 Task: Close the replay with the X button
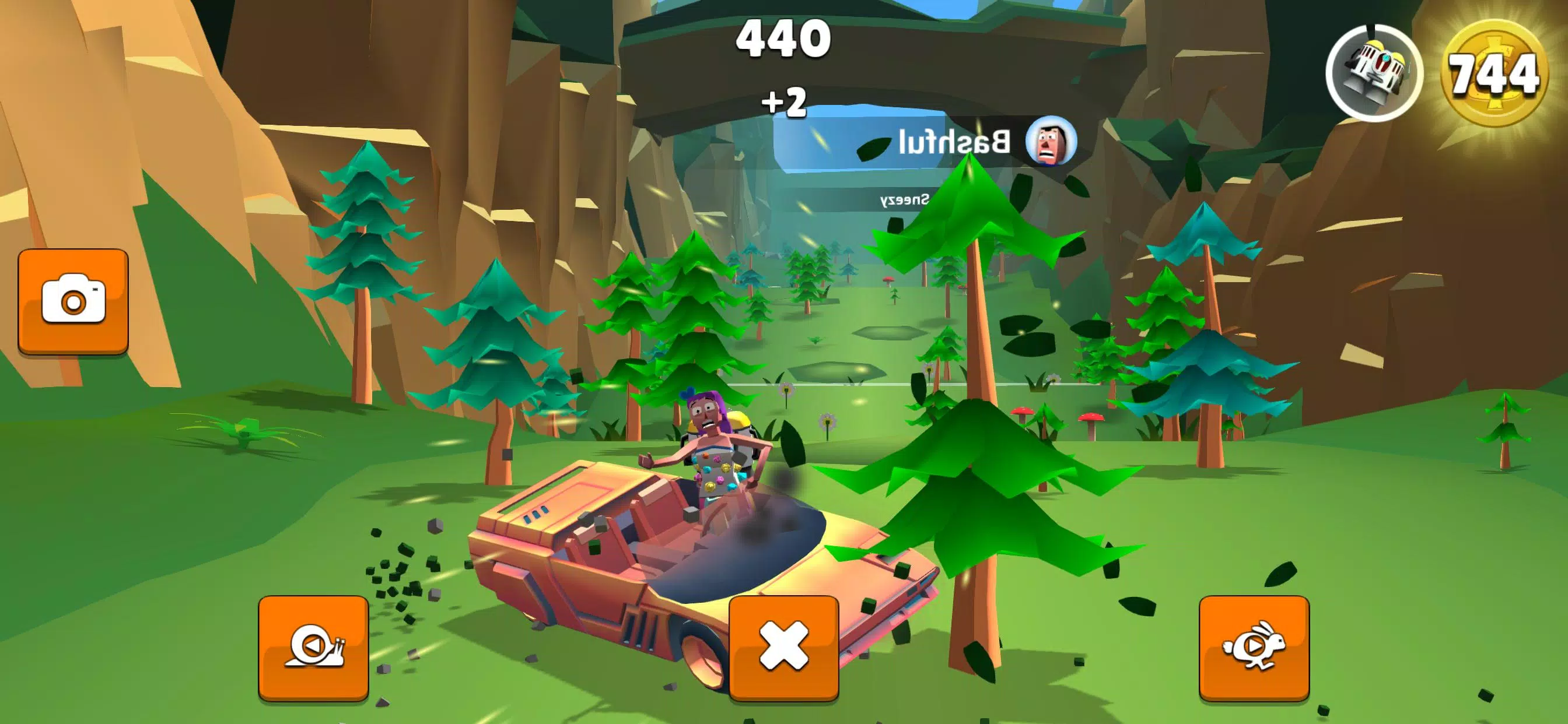click(x=783, y=647)
